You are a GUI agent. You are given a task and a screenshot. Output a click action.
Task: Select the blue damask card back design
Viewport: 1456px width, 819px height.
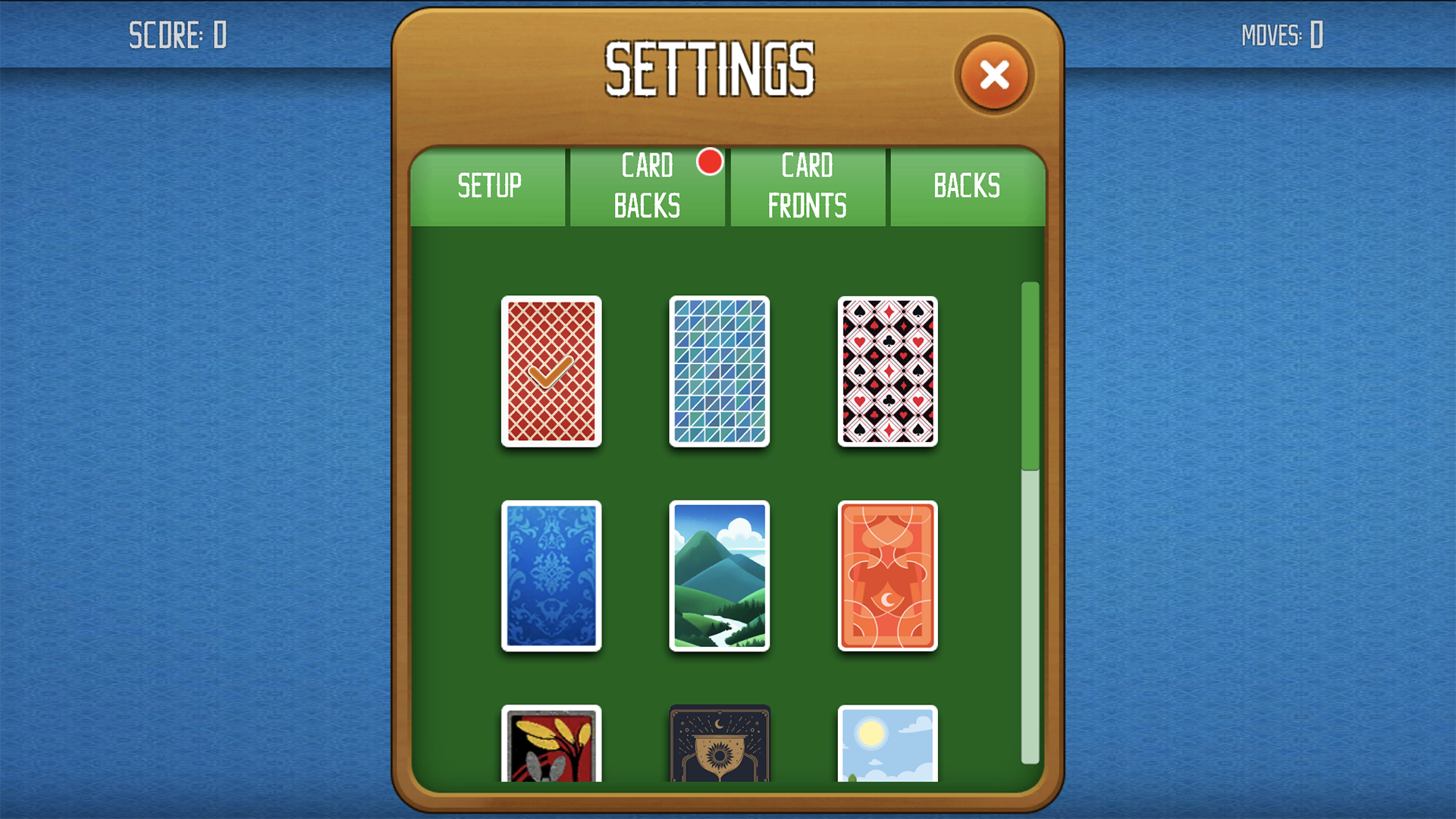coord(551,576)
